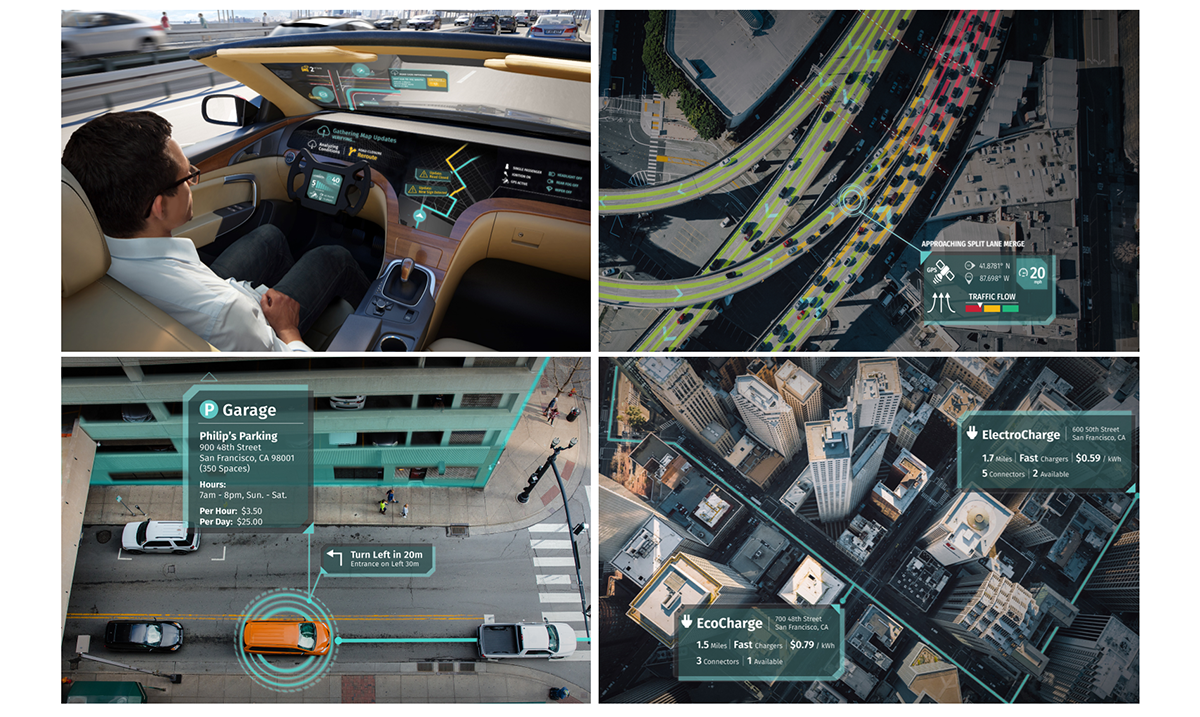
Task: Select the circled orange car marker
Action: [x=286, y=636]
